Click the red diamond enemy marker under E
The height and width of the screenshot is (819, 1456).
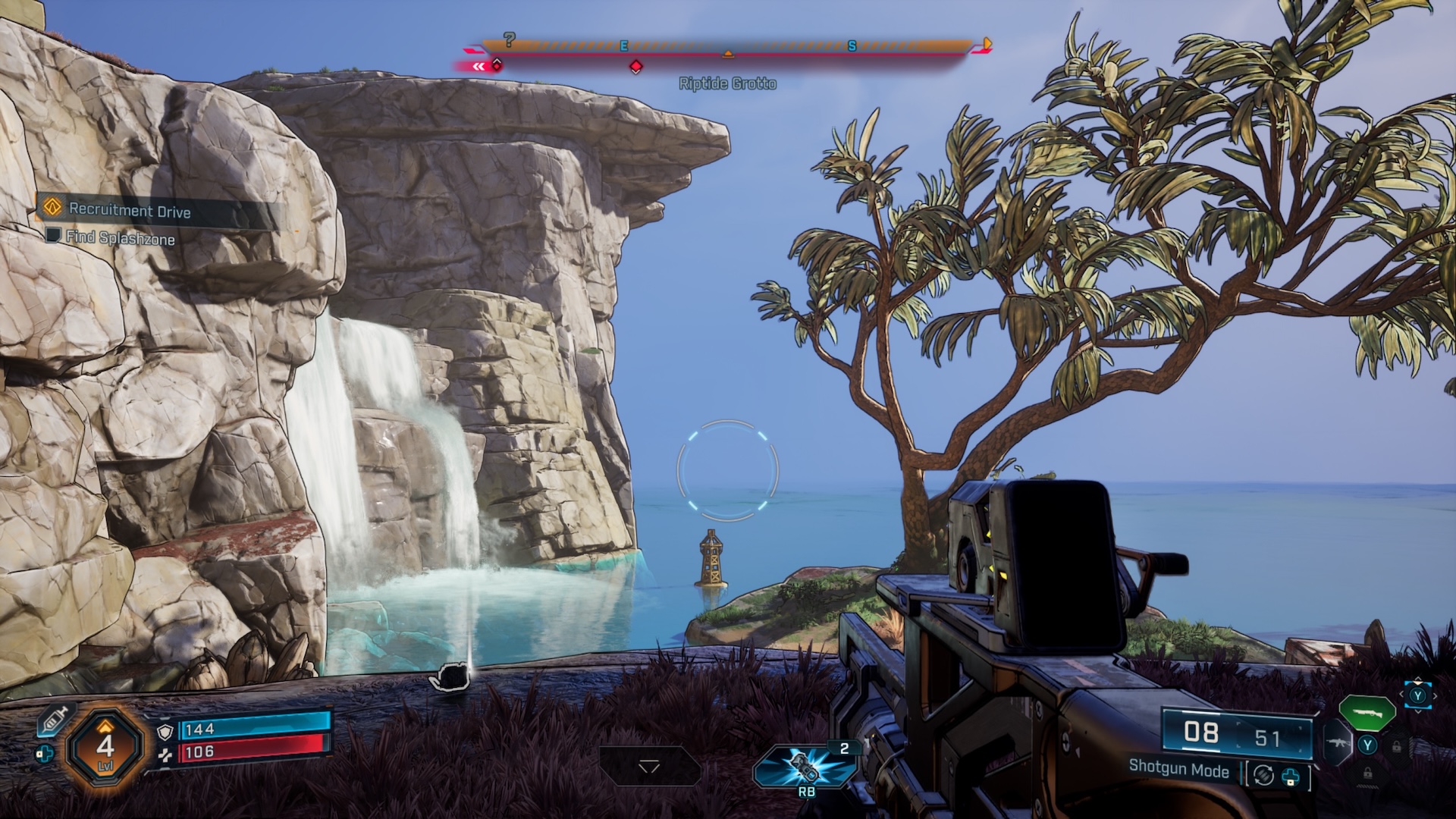coord(636,67)
